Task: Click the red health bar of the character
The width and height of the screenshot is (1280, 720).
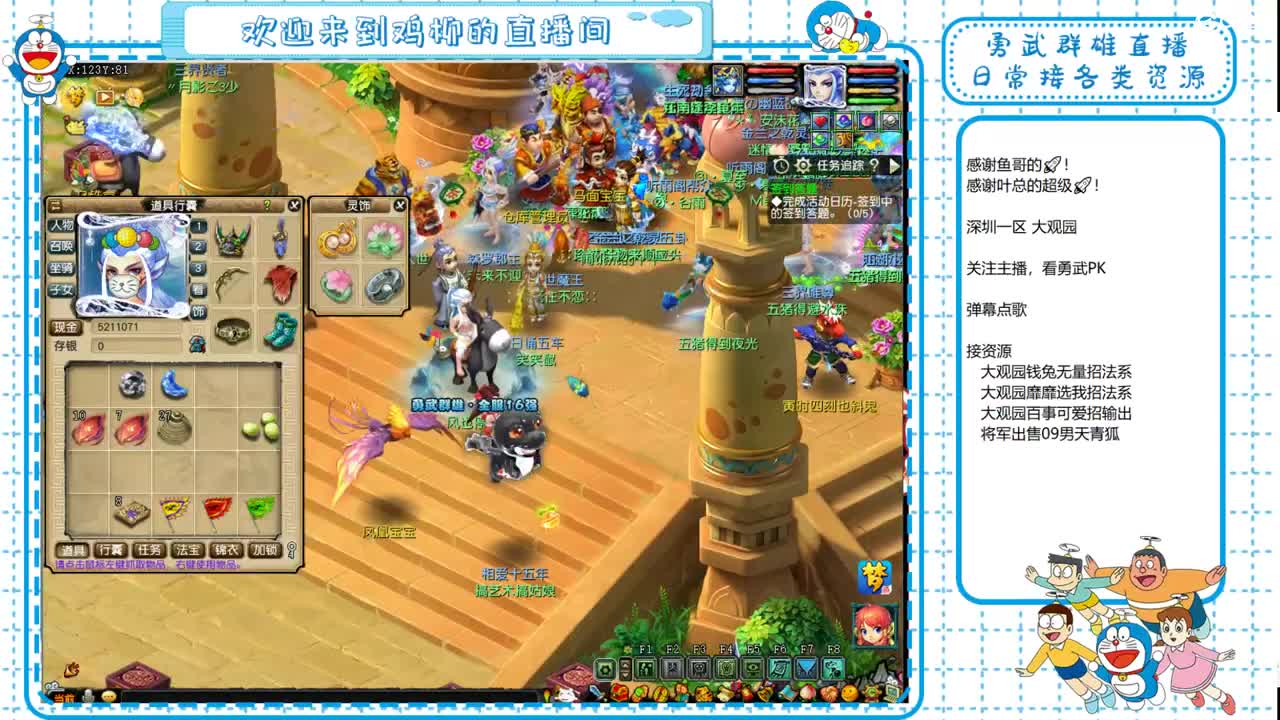Action: (x=770, y=70)
